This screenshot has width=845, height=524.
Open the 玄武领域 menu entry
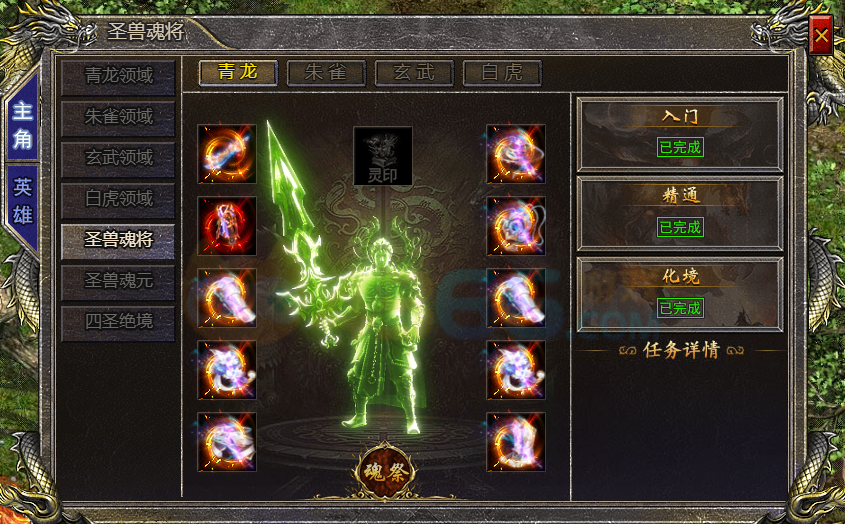[x=118, y=158]
